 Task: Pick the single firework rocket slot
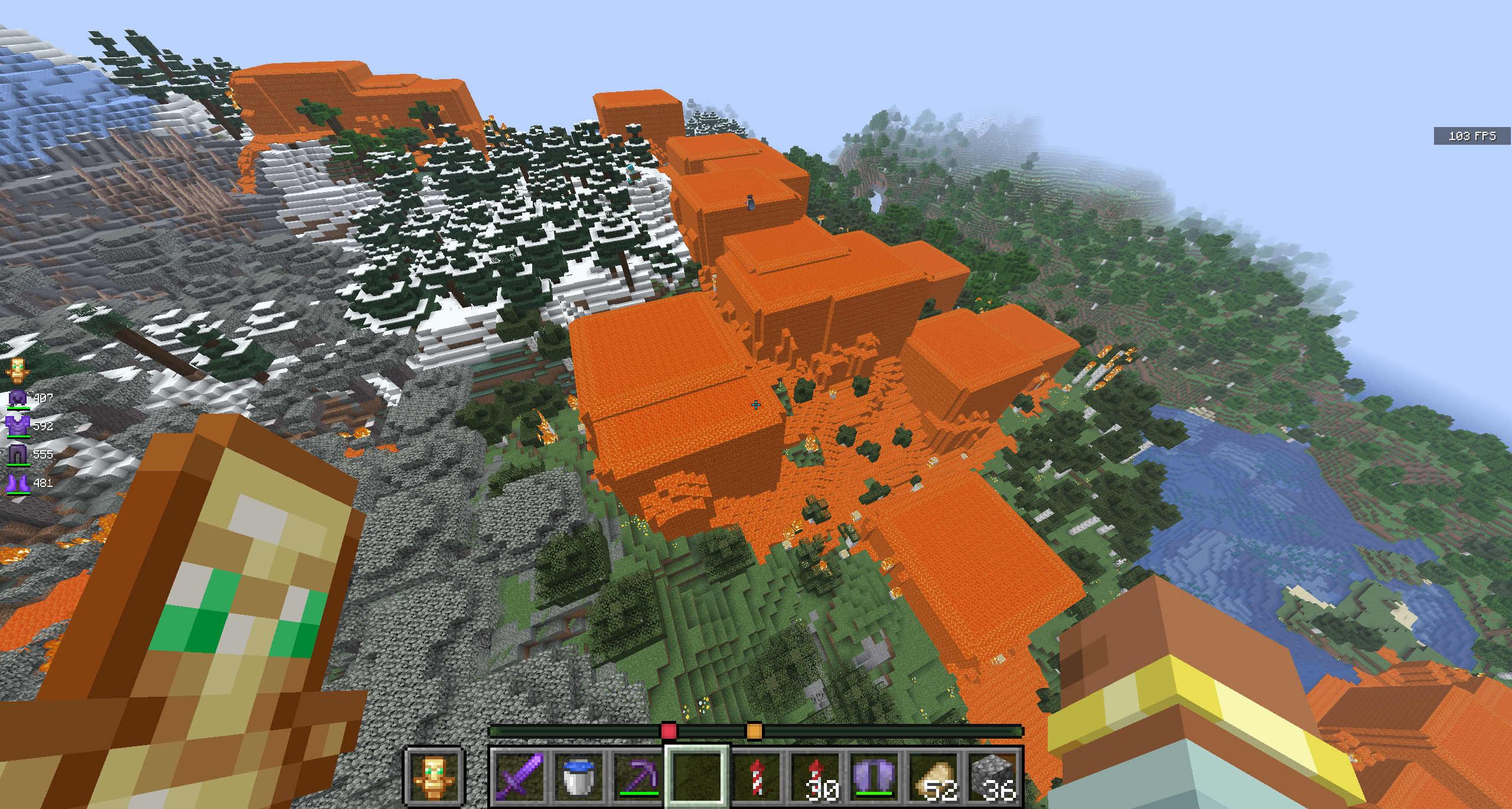tap(757, 776)
